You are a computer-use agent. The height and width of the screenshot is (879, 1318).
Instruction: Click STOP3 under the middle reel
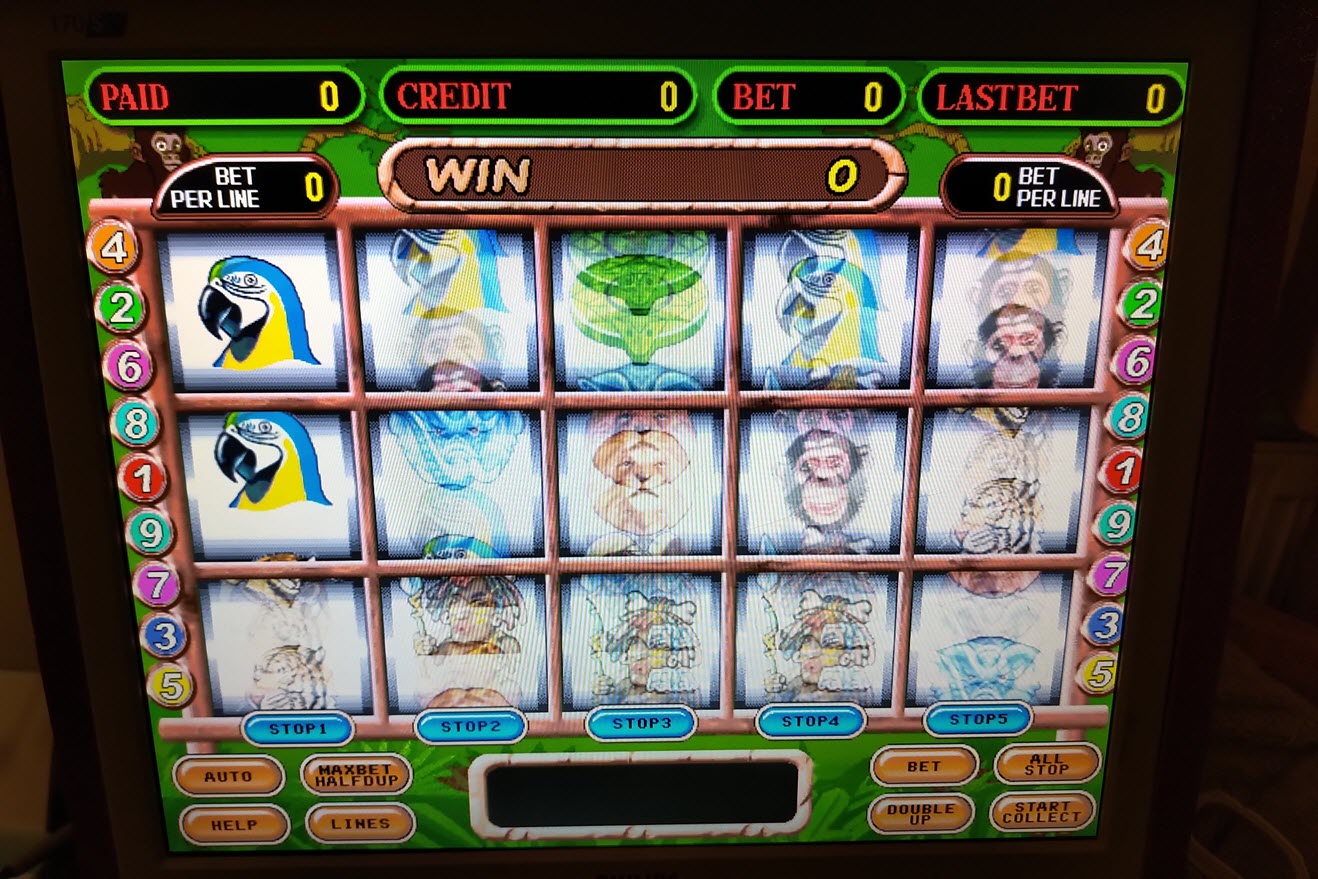640,722
